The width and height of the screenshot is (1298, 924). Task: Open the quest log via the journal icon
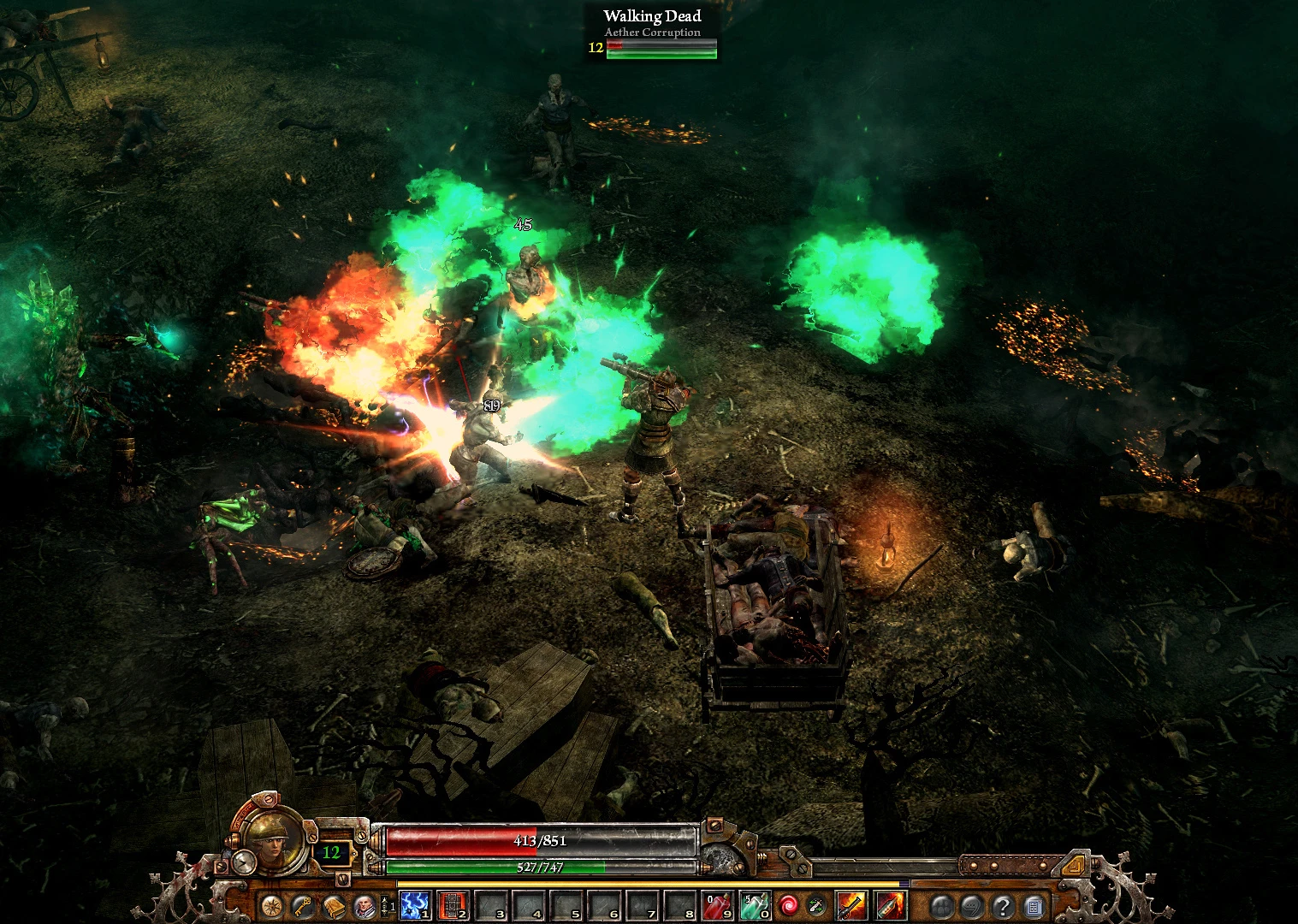1033,905
